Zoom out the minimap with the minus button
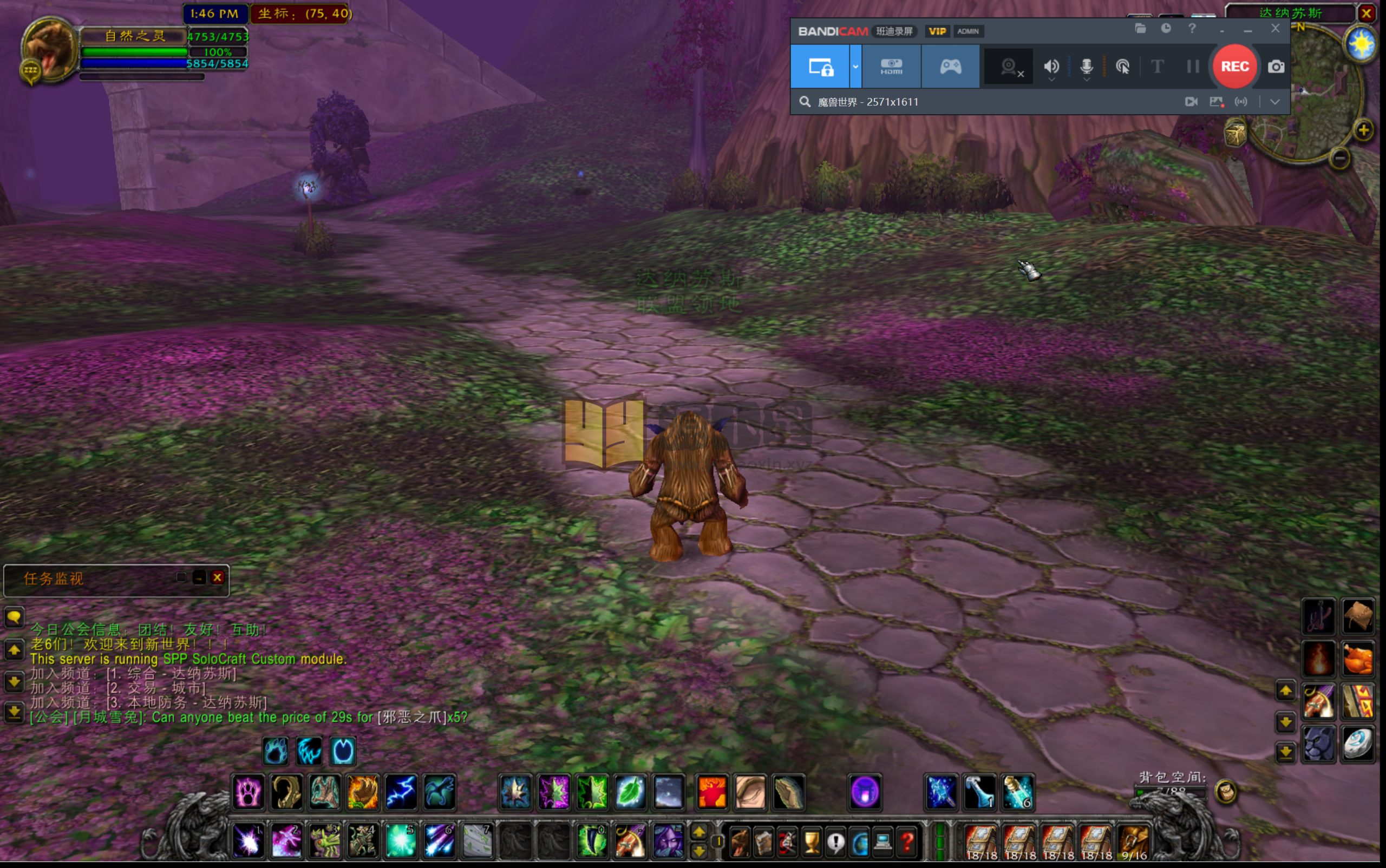This screenshot has height=868, width=1386. [1339, 158]
